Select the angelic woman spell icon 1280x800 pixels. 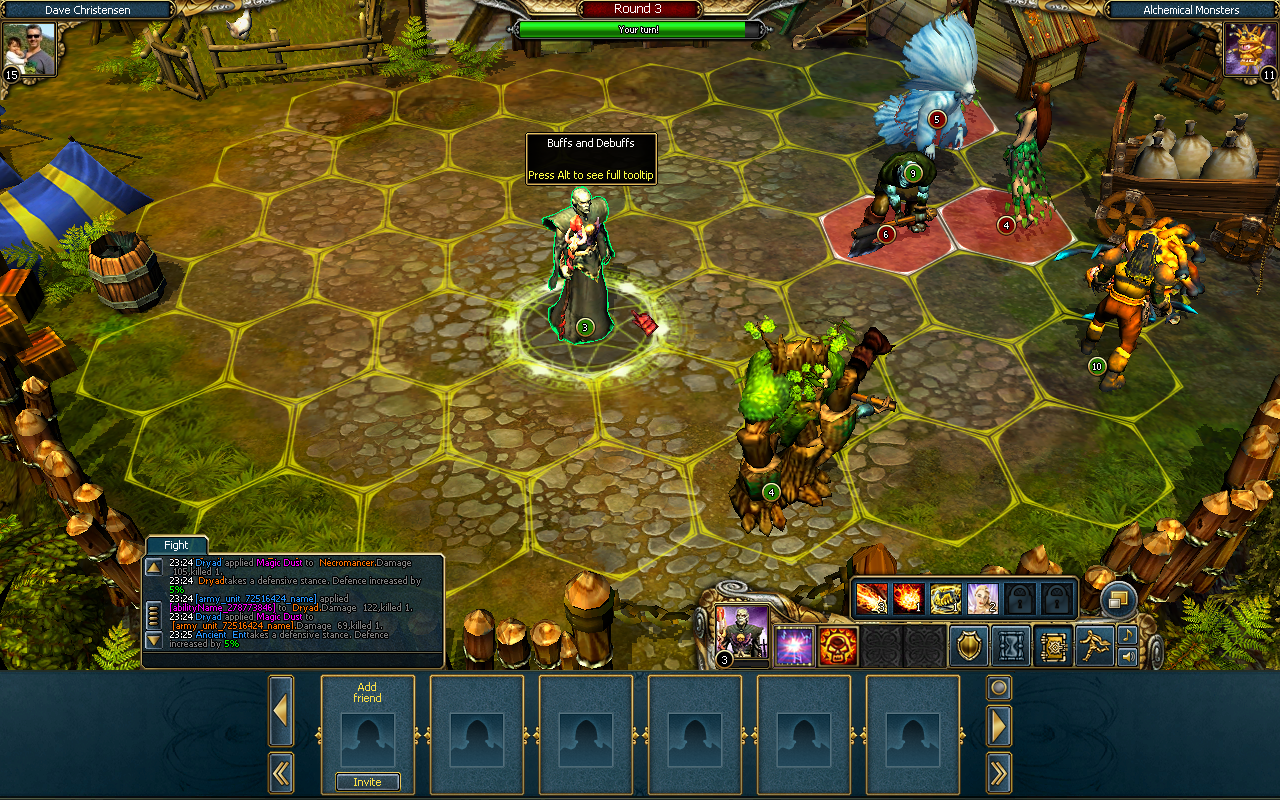[x=982, y=598]
